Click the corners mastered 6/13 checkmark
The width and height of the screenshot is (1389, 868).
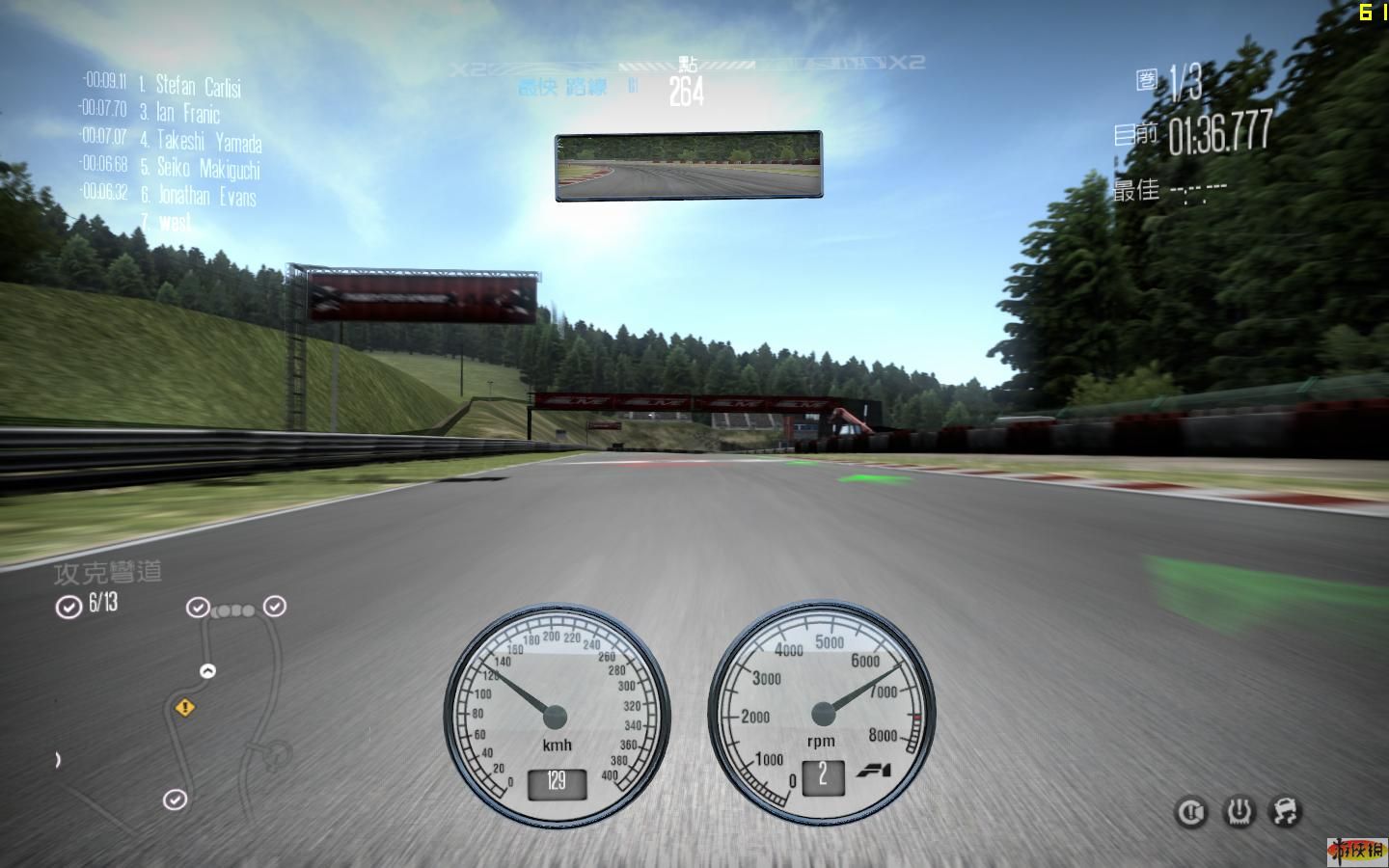tap(68, 607)
